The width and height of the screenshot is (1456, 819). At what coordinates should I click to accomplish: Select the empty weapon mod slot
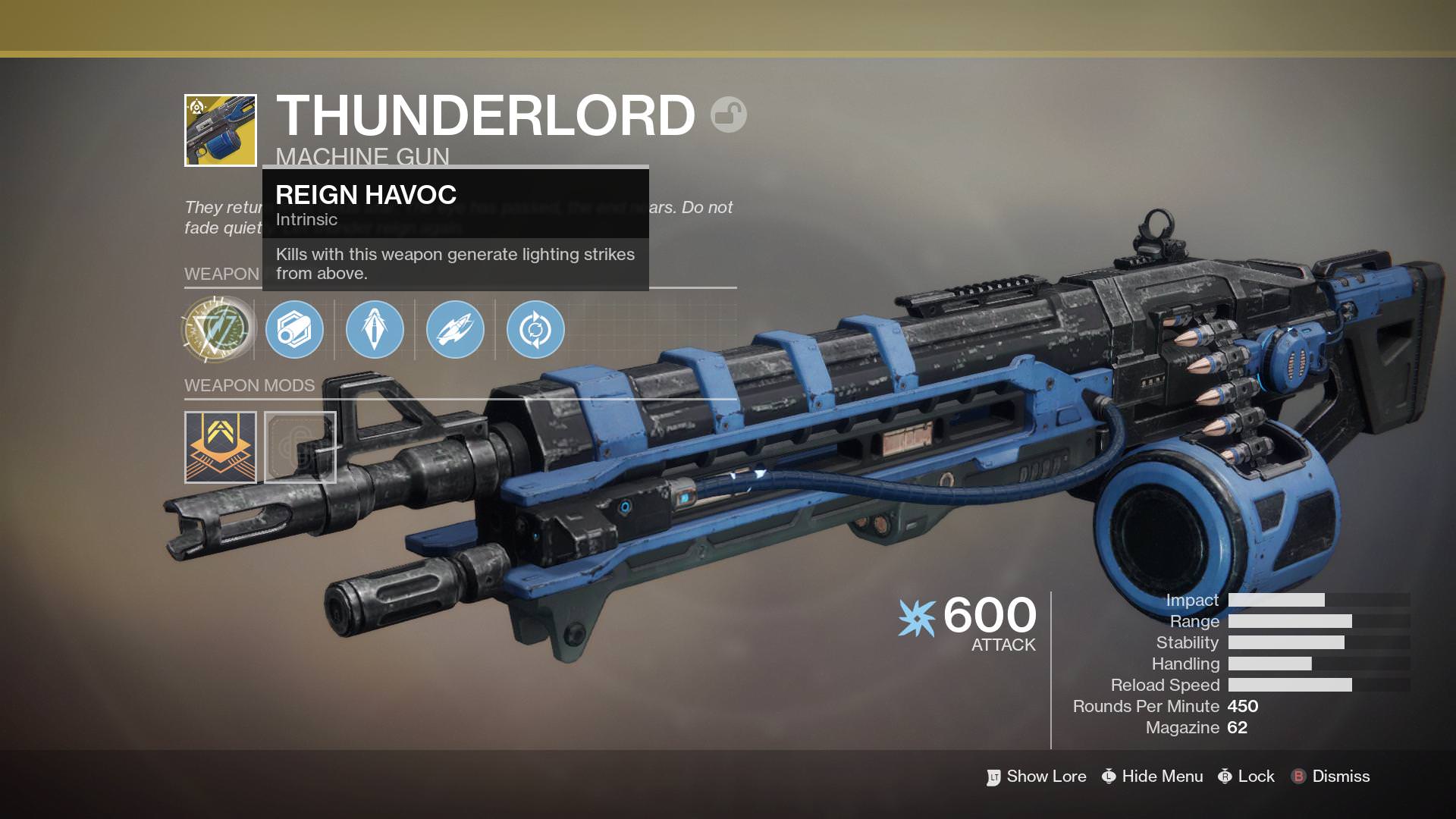click(301, 447)
